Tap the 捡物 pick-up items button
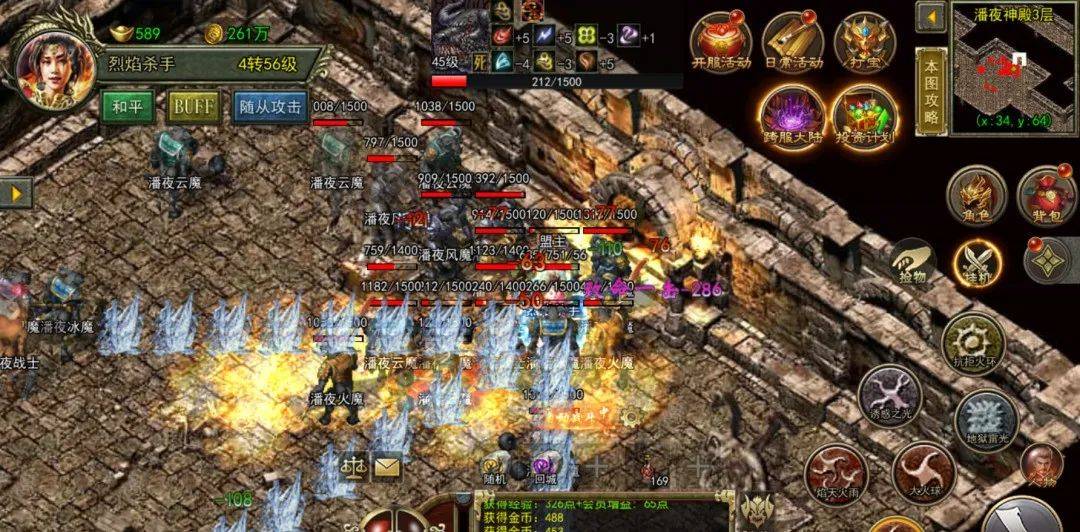The image size is (1080, 532). (915, 262)
